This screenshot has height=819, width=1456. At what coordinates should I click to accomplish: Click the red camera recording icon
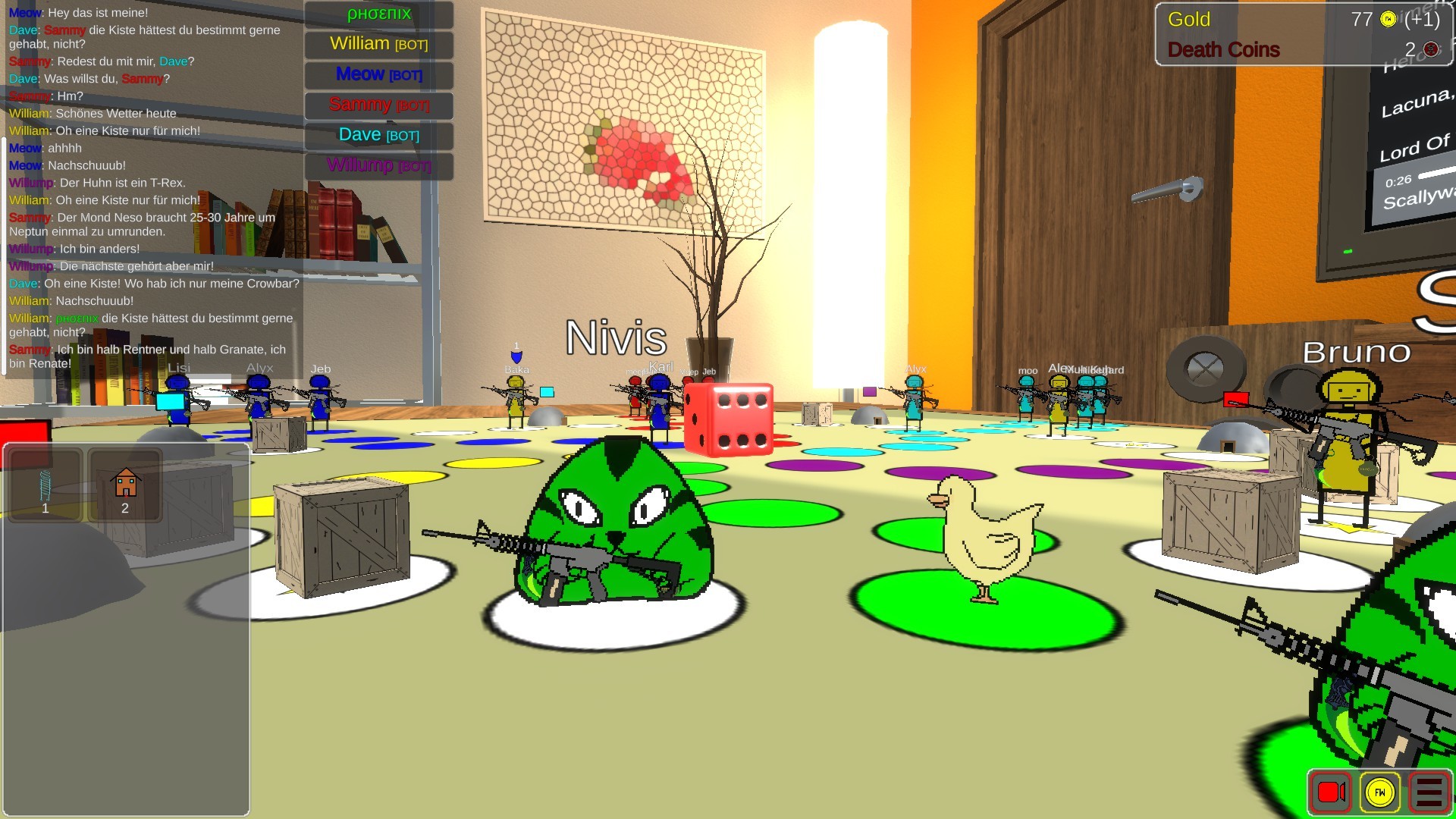(1333, 792)
